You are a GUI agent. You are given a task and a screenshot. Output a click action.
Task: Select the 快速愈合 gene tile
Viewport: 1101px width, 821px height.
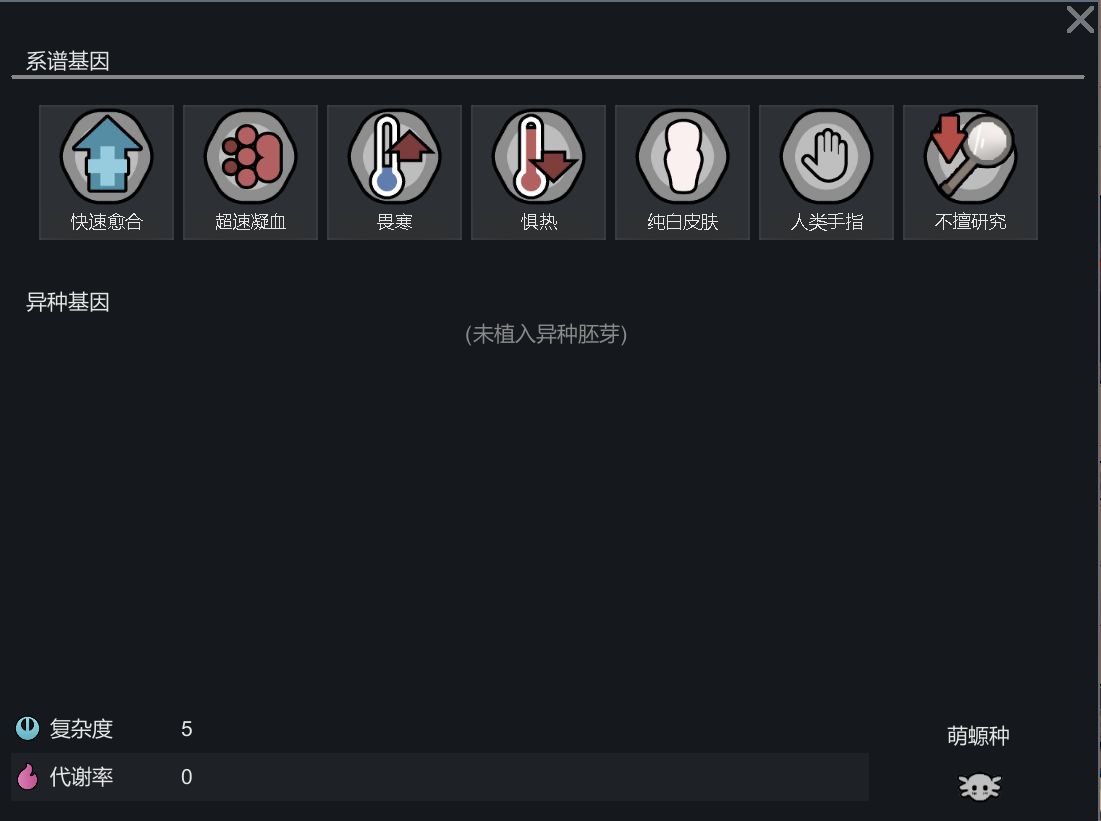click(x=106, y=172)
